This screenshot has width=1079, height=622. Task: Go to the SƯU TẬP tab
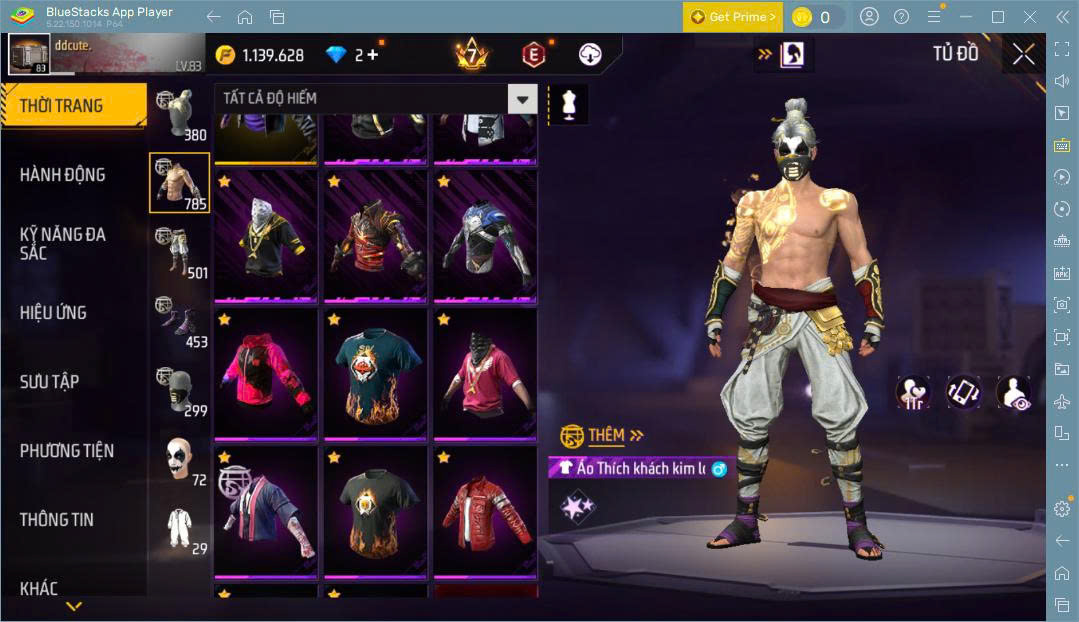click(49, 382)
